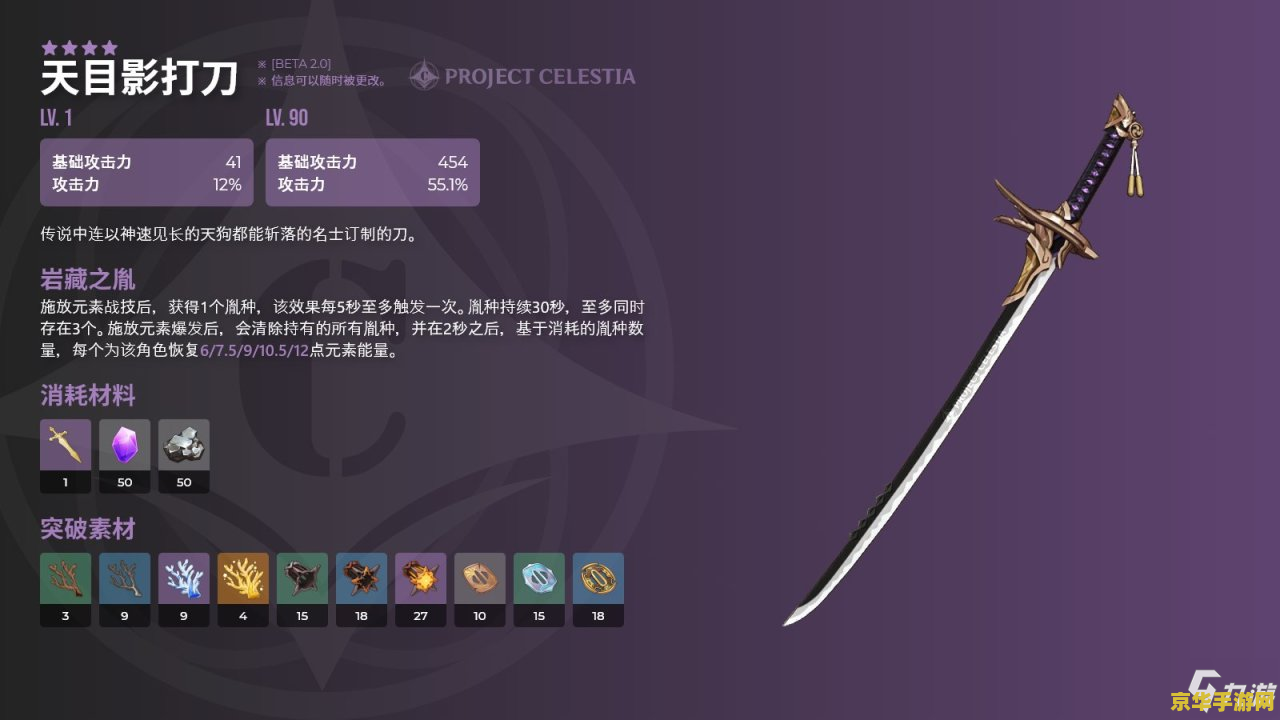The width and height of the screenshot is (1280, 720).
Task: Click the blue-white coral material icon
Action: [x=184, y=578]
